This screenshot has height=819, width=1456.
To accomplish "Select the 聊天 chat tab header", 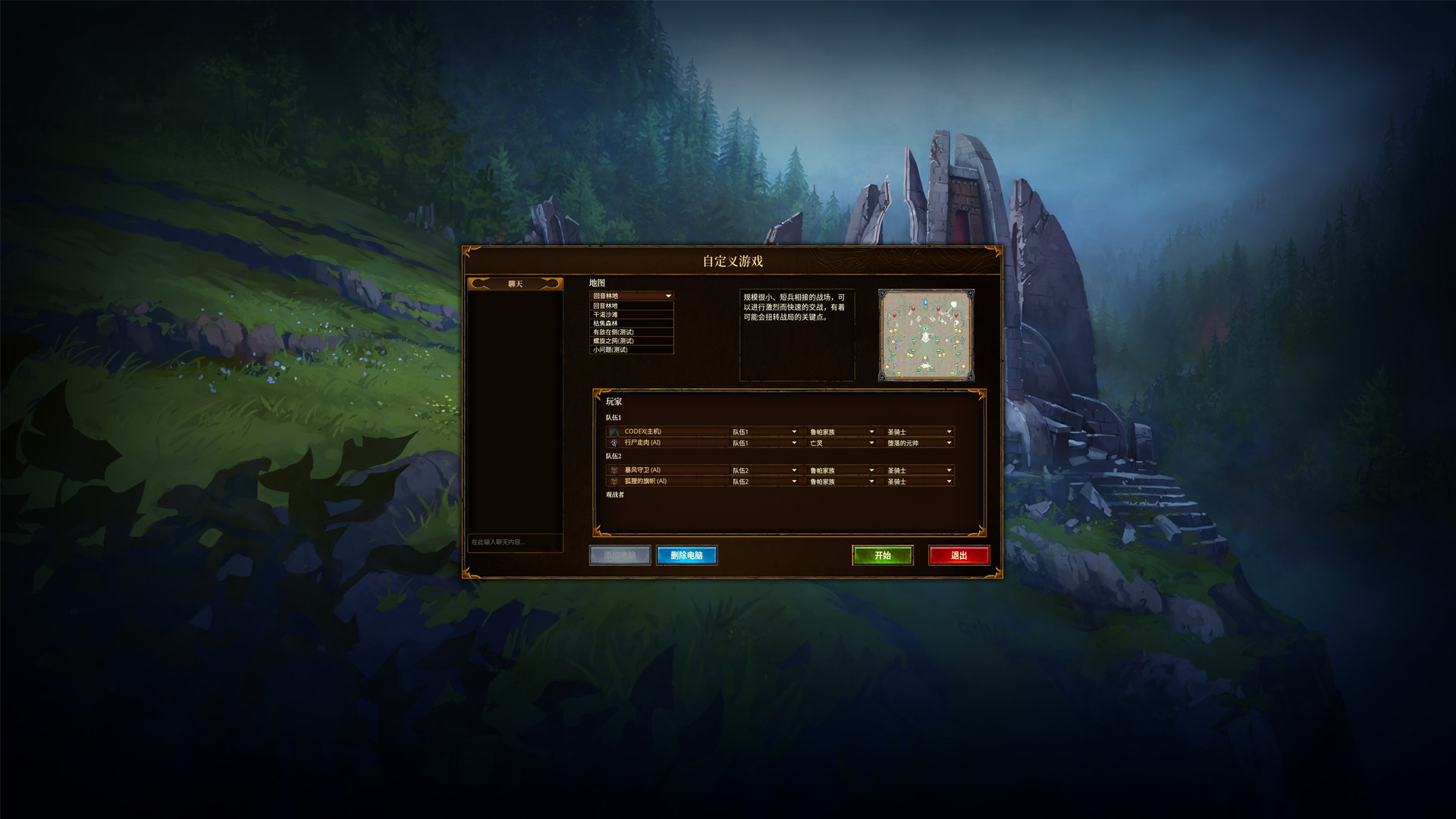I will tap(515, 284).
